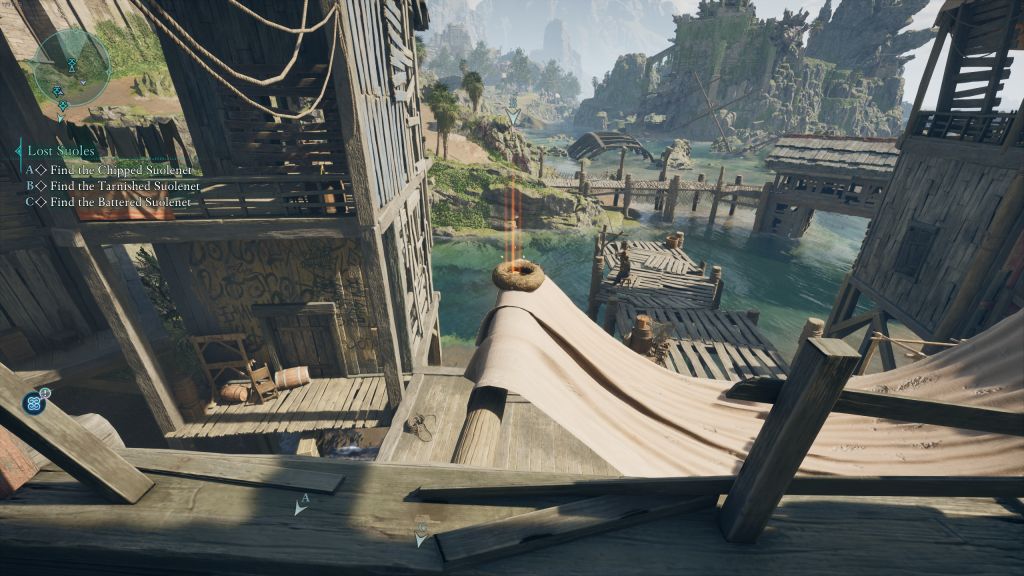Click waypoint marker A on the planks
1024x576 pixels.
[x=301, y=505]
